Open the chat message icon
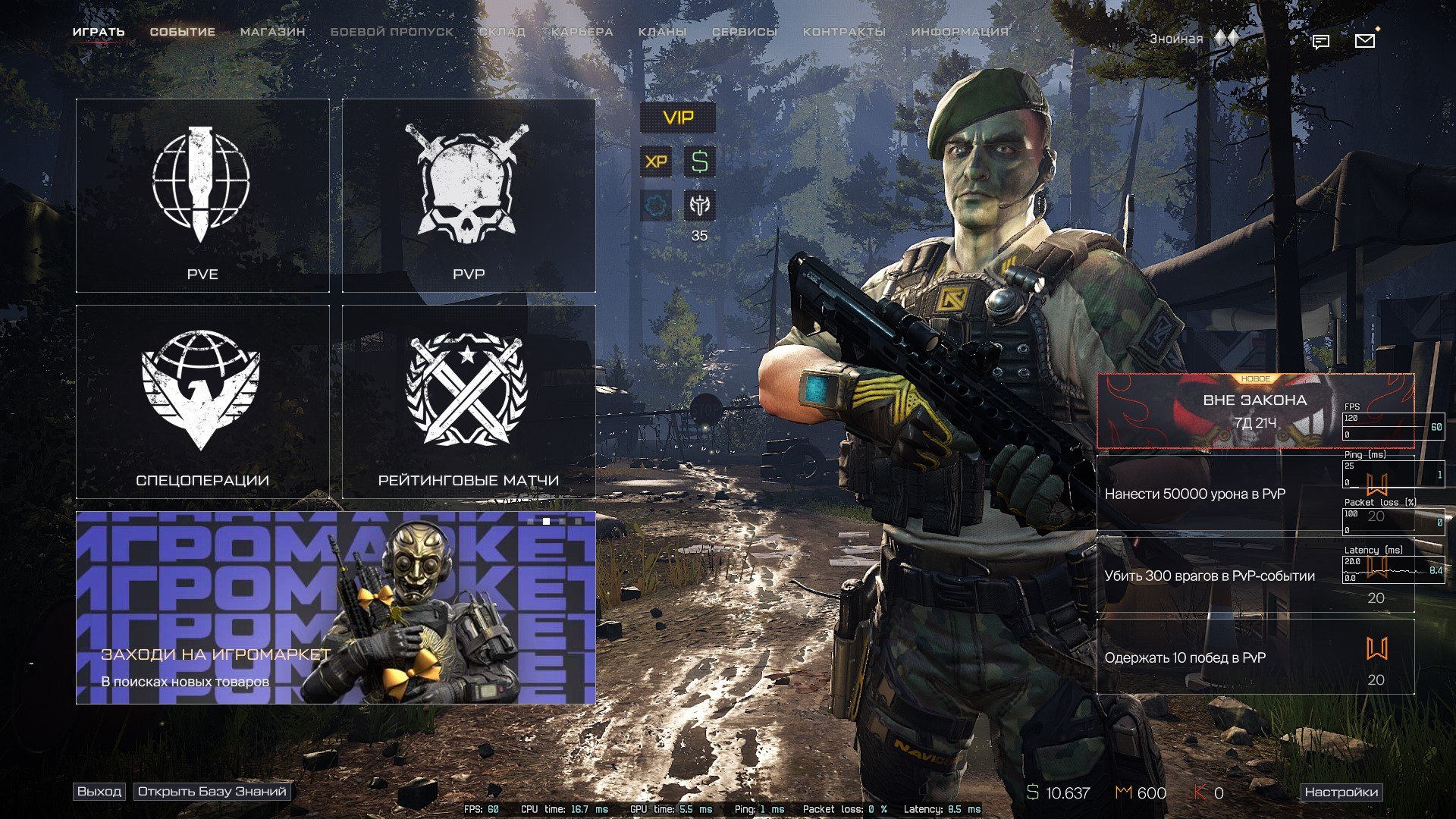Screen dimensions: 1456x819 click(1320, 42)
